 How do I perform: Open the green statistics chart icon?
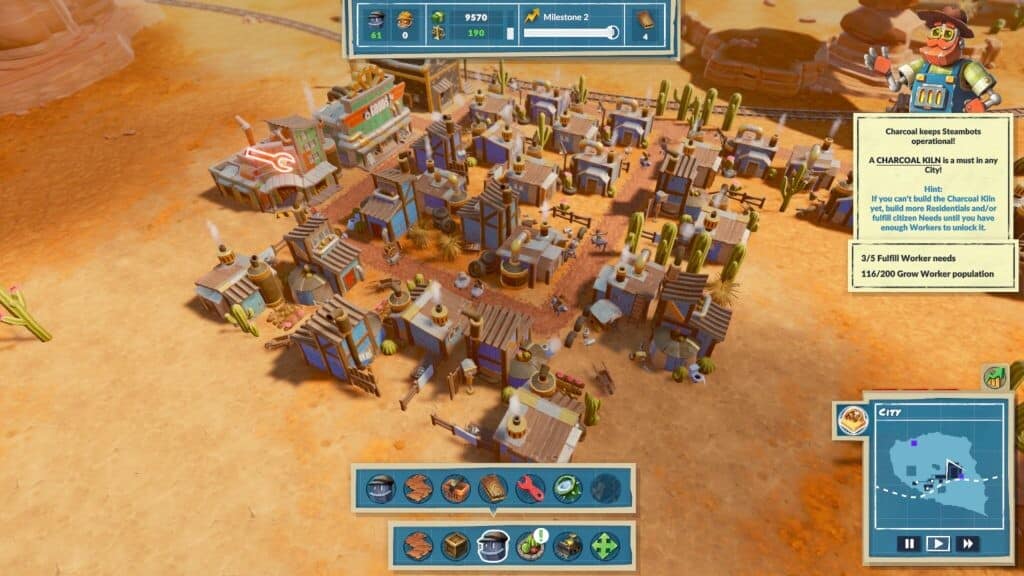[x=995, y=377]
